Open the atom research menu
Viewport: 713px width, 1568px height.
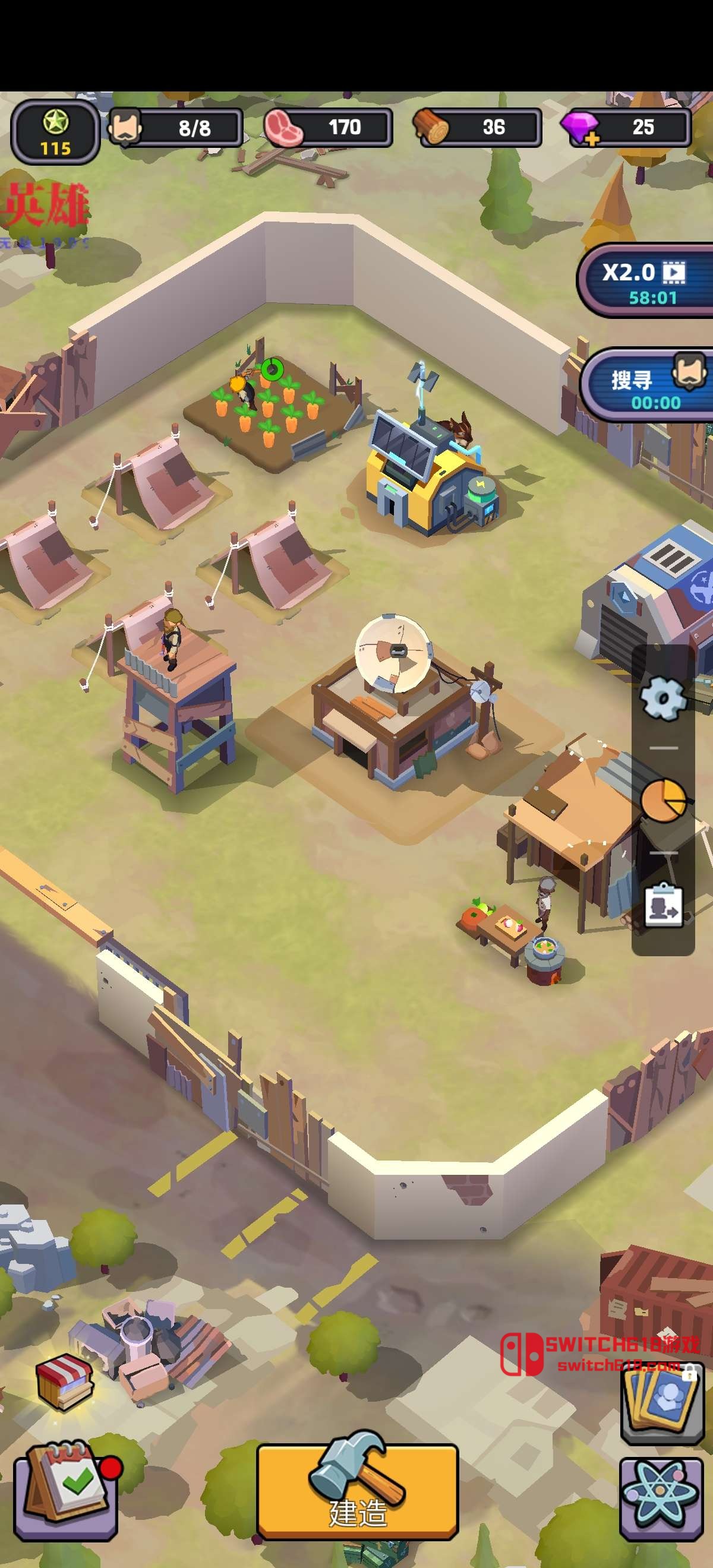[661, 1498]
